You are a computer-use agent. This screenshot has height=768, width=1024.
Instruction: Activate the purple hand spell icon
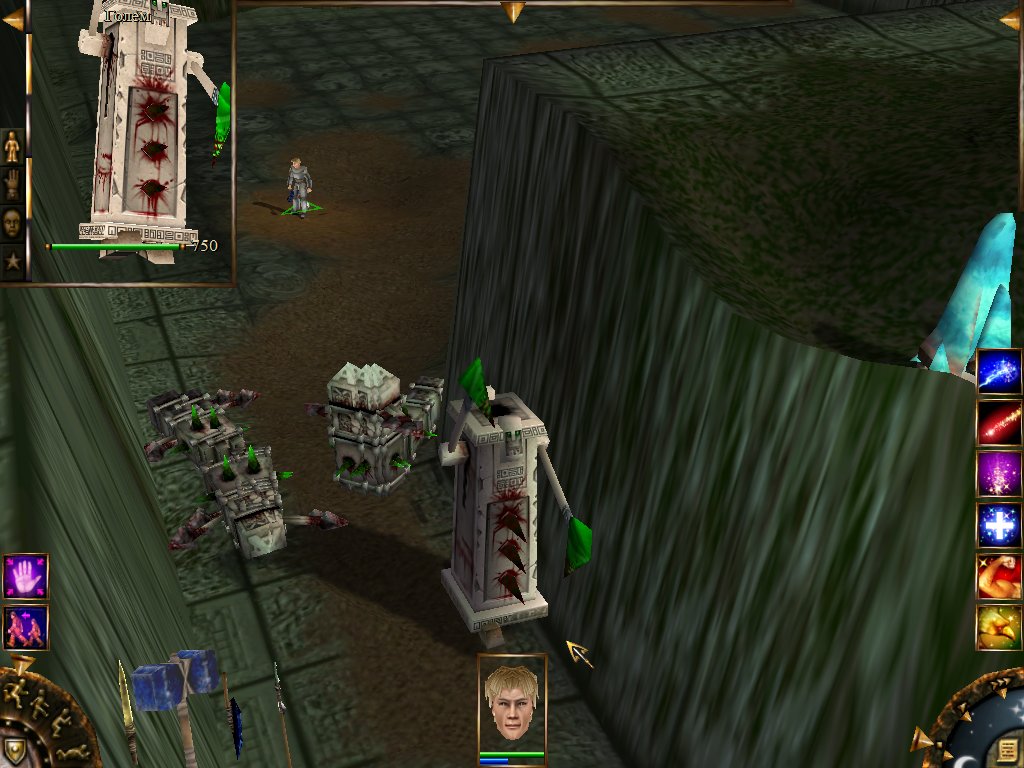(x=25, y=577)
